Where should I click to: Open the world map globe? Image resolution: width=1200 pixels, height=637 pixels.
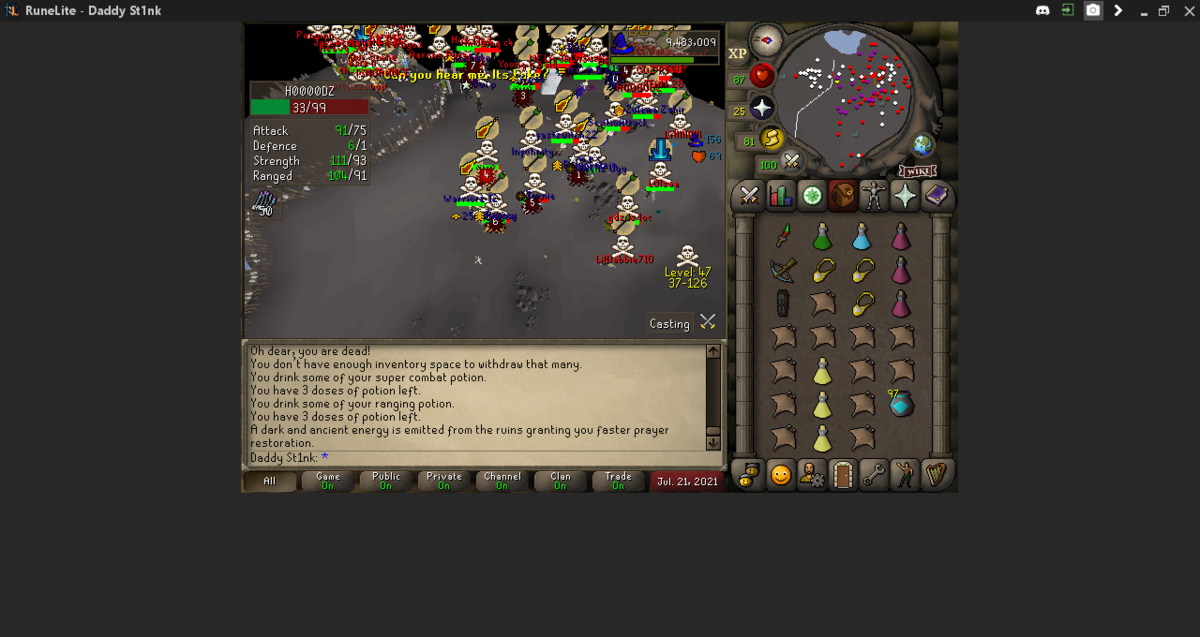click(x=922, y=147)
